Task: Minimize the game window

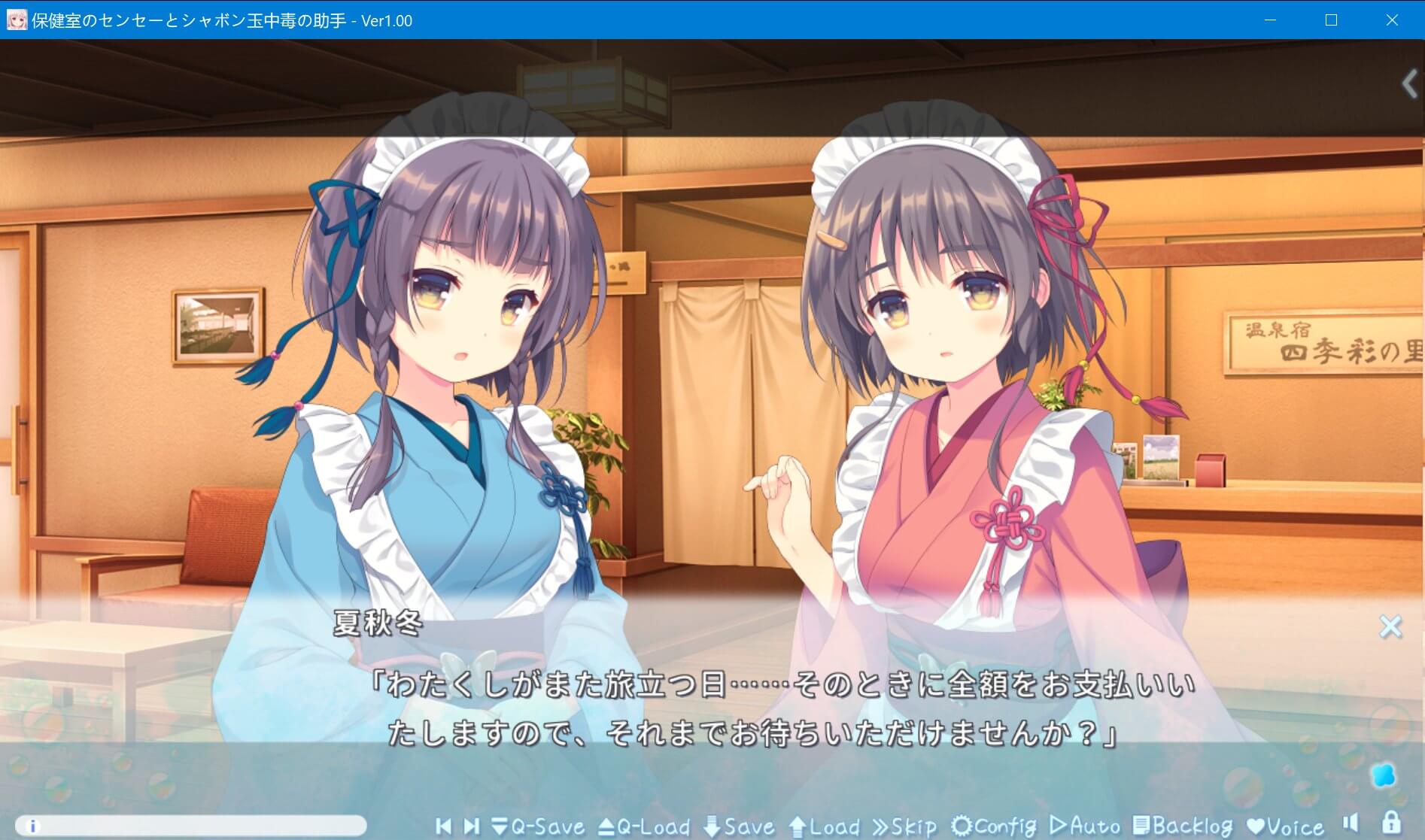Action: coord(1270,20)
